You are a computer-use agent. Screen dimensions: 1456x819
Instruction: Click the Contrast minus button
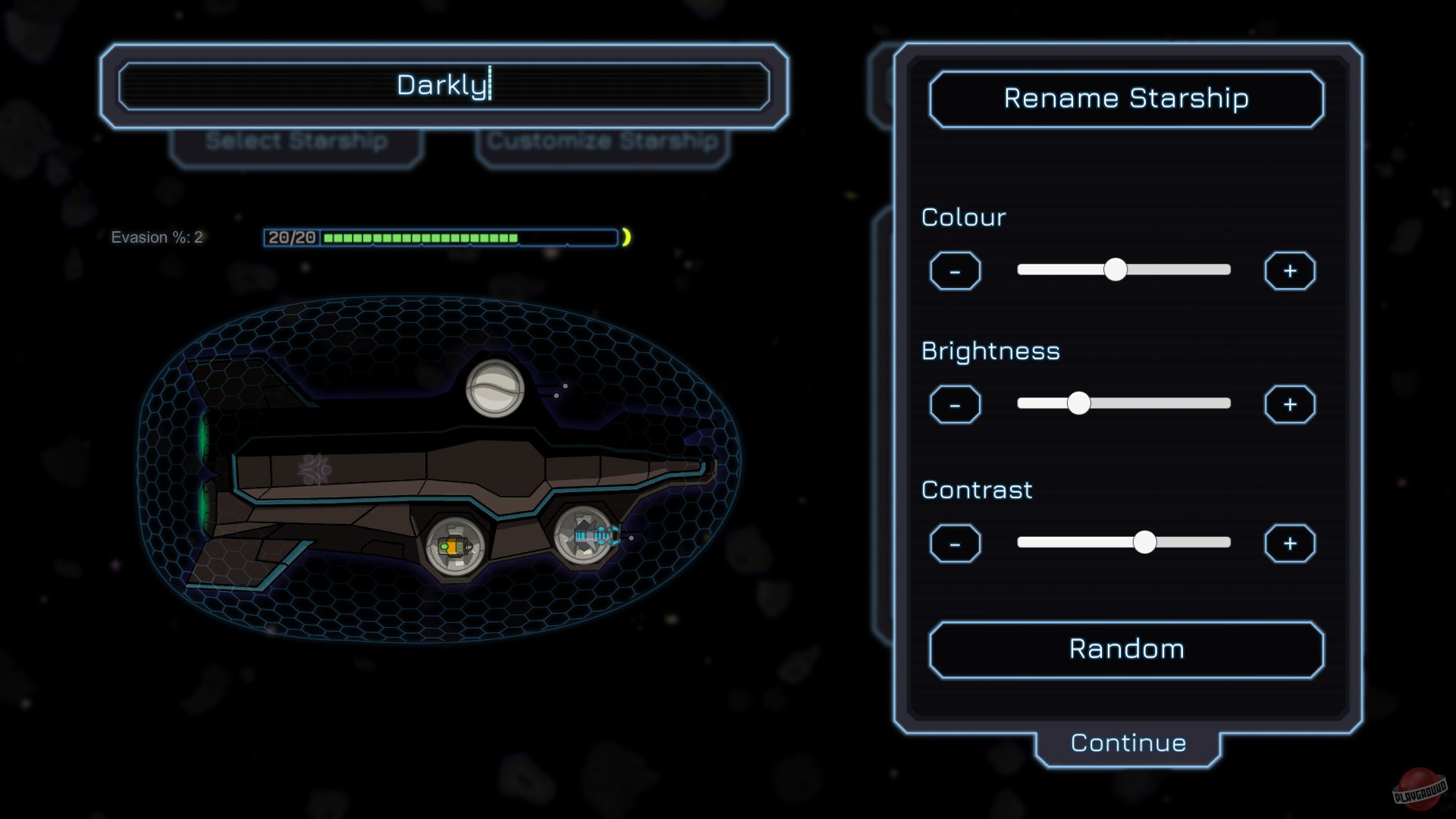pos(955,543)
